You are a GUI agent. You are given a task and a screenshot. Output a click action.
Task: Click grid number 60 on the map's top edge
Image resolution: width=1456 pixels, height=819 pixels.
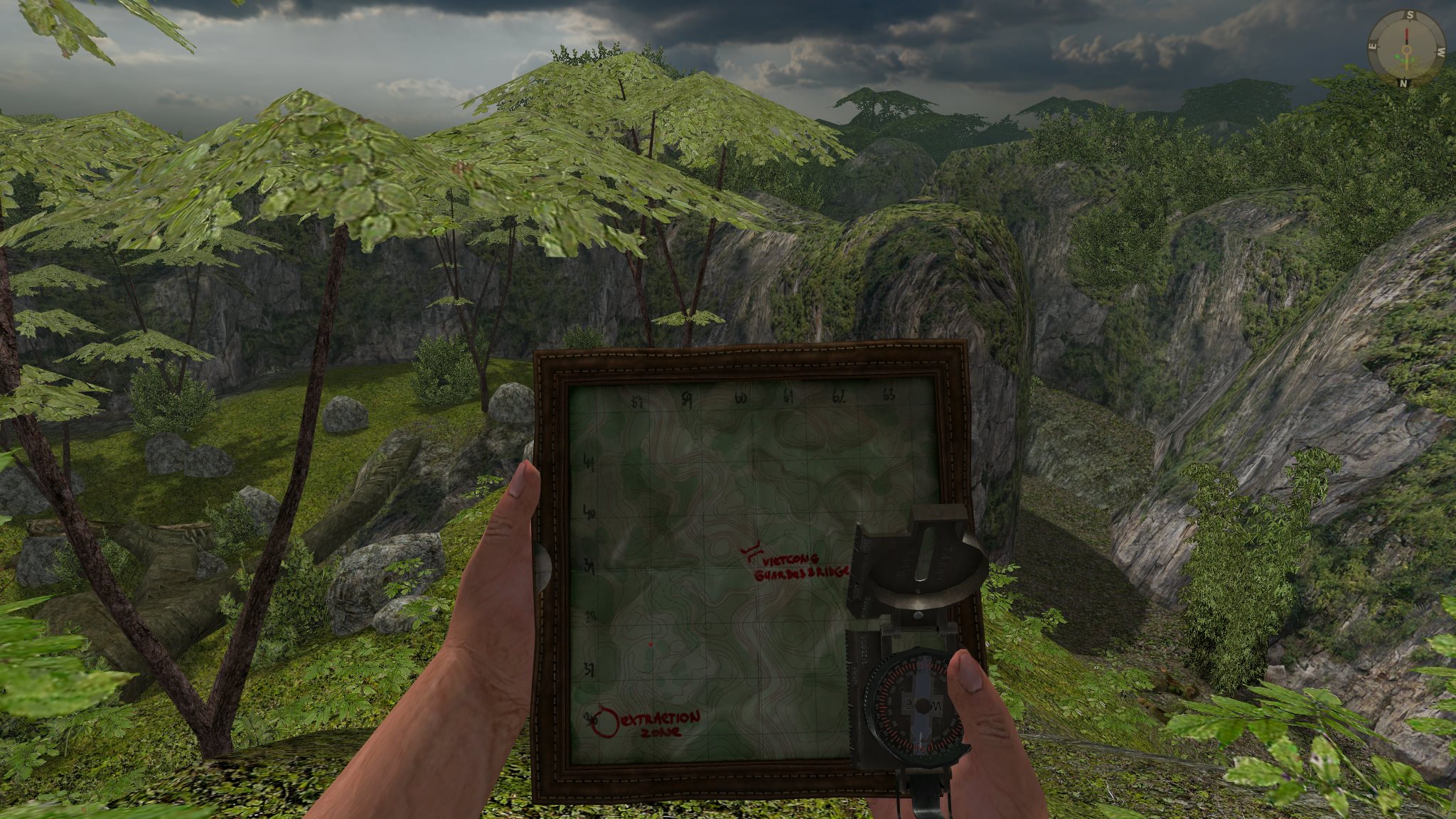[x=739, y=398]
